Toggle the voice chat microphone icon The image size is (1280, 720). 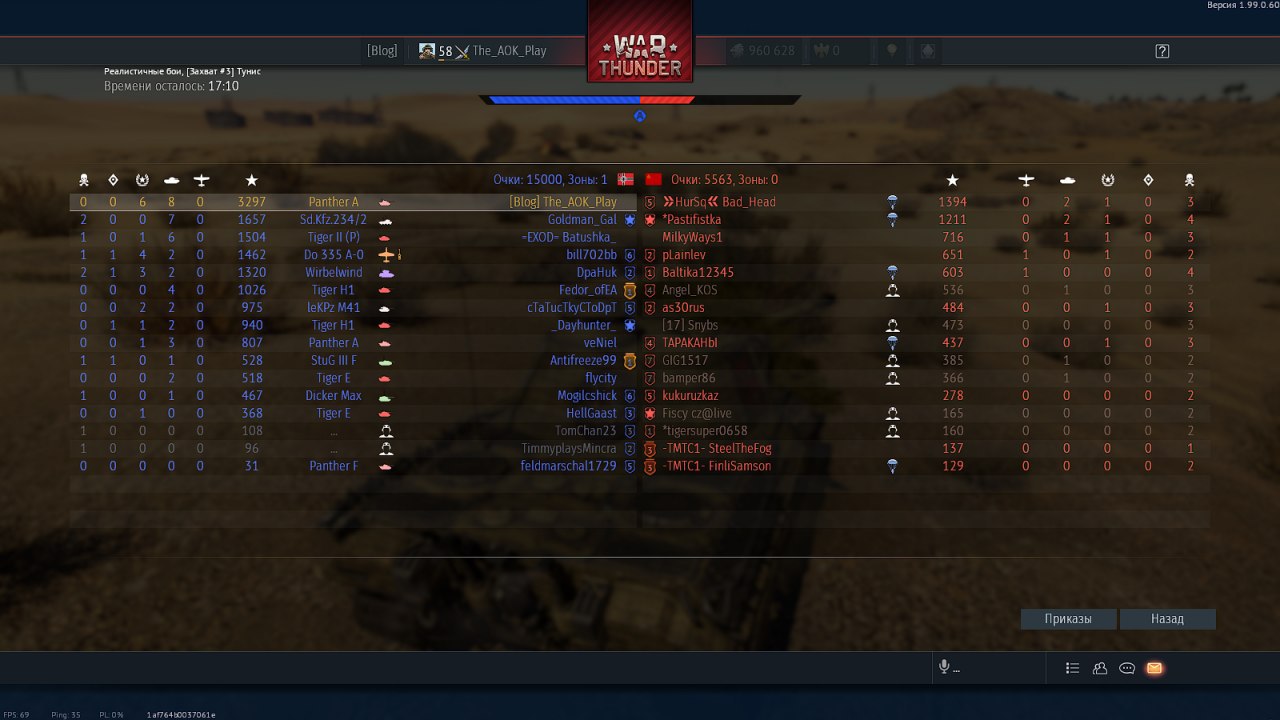pyautogui.click(x=943, y=668)
